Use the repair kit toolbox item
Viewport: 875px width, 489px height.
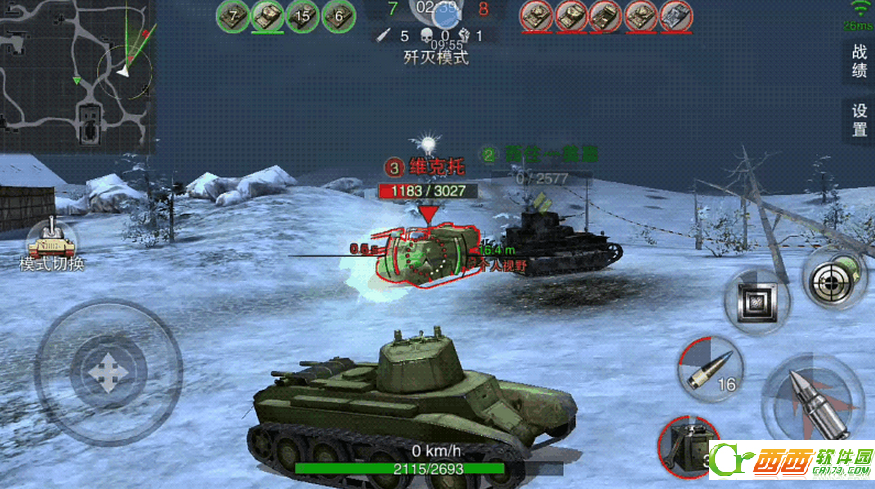coord(686,446)
